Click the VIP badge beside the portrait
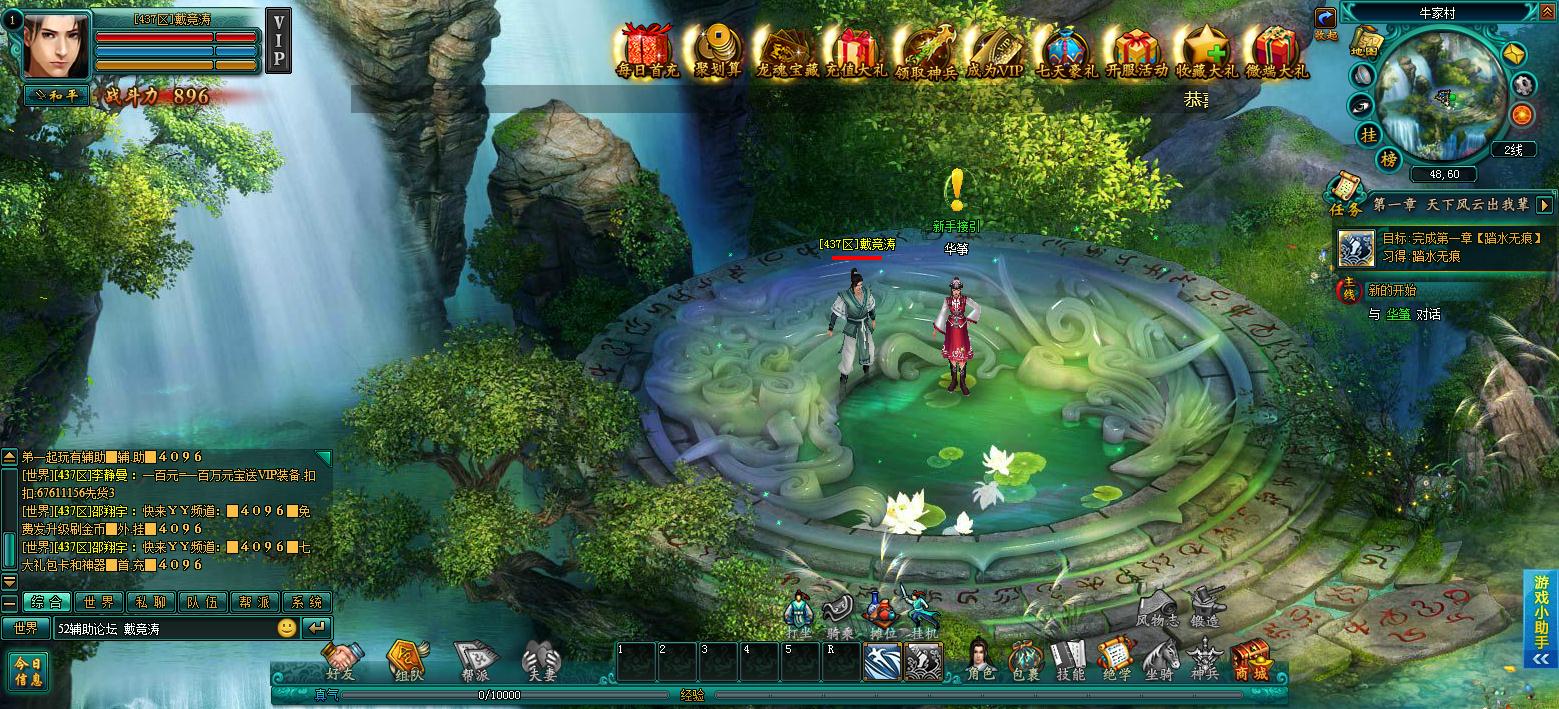The width and height of the screenshot is (1559, 709). coord(278,41)
